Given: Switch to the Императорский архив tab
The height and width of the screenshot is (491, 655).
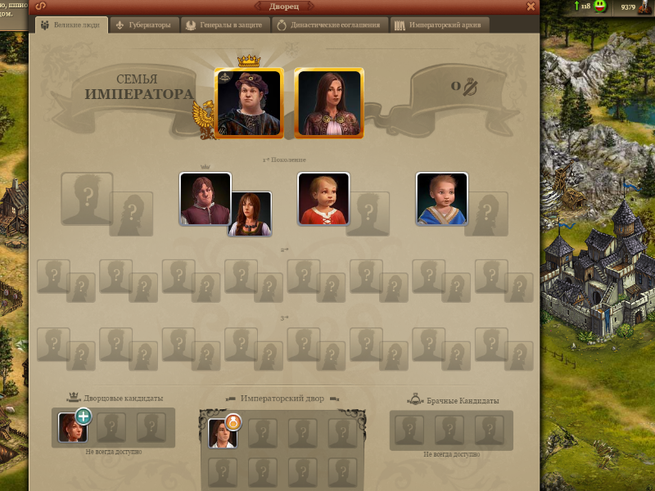Looking at the screenshot, I should (441, 25).
